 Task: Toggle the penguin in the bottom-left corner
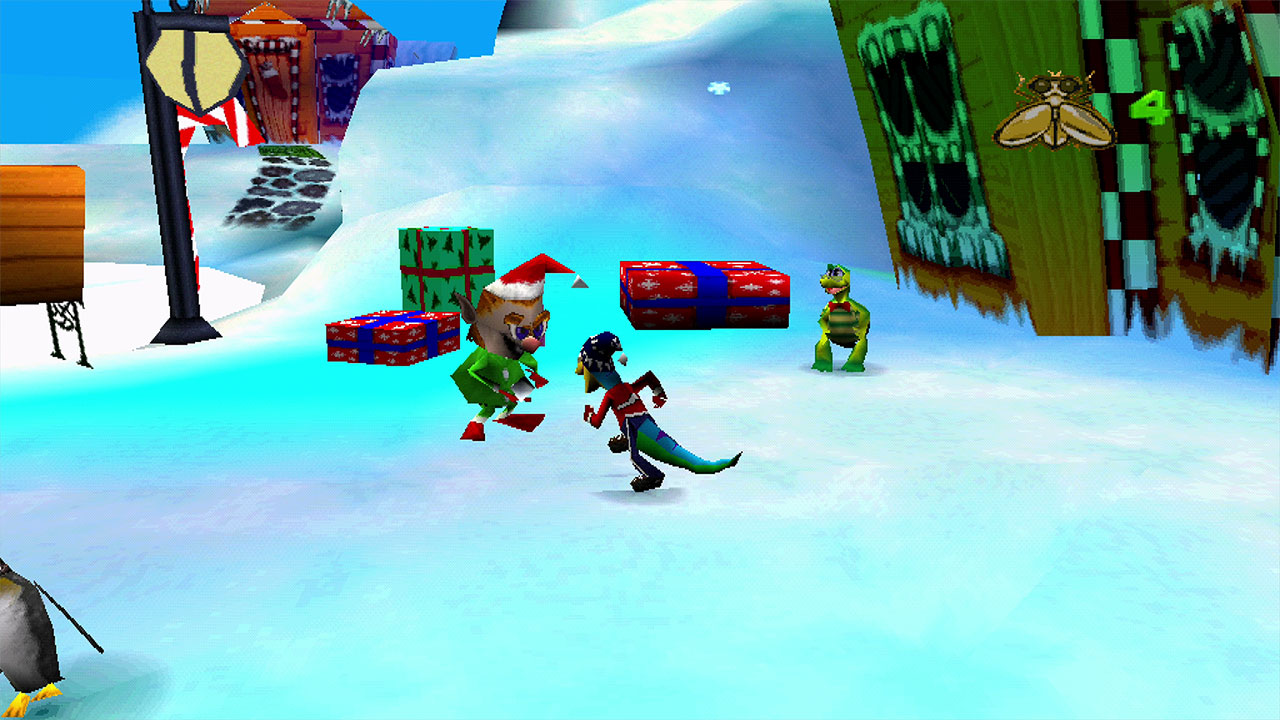[25, 640]
